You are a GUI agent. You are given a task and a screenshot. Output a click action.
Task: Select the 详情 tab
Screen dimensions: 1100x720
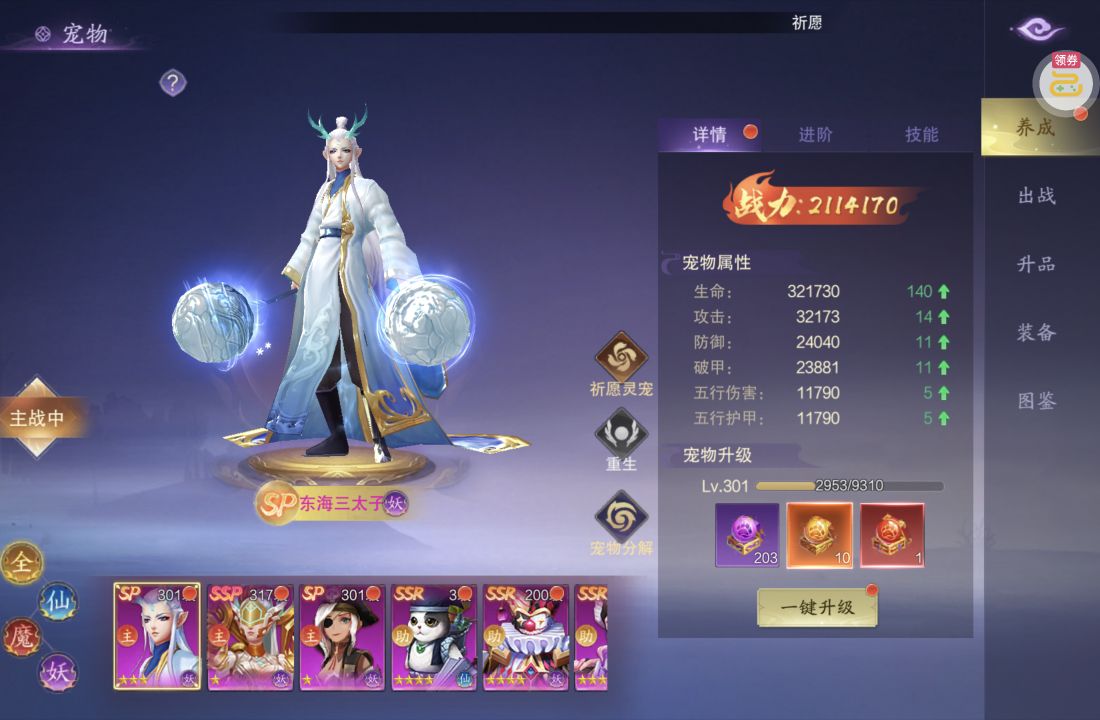(x=710, y=135)
